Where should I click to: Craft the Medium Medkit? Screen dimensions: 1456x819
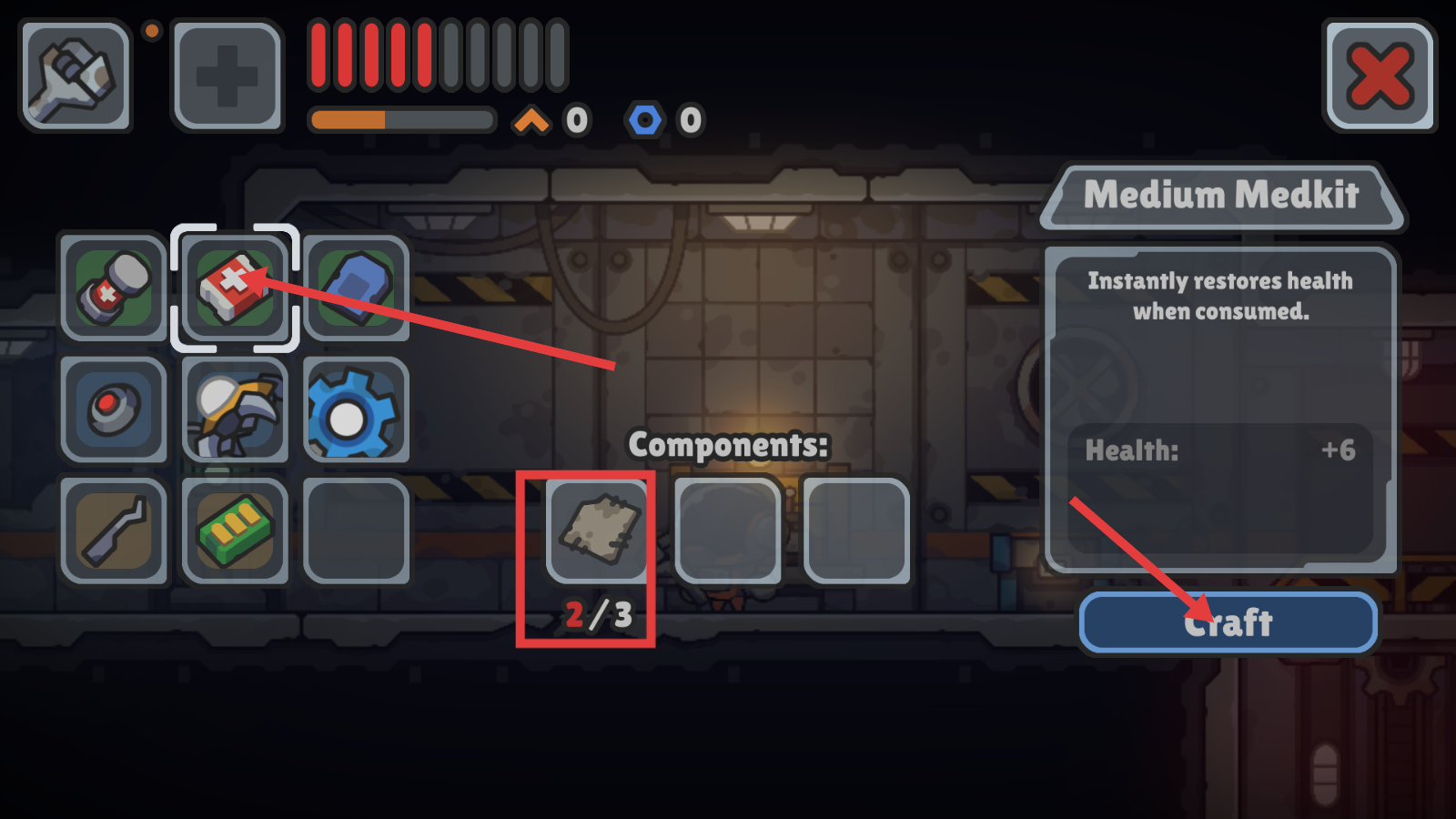coord(1228,623)
